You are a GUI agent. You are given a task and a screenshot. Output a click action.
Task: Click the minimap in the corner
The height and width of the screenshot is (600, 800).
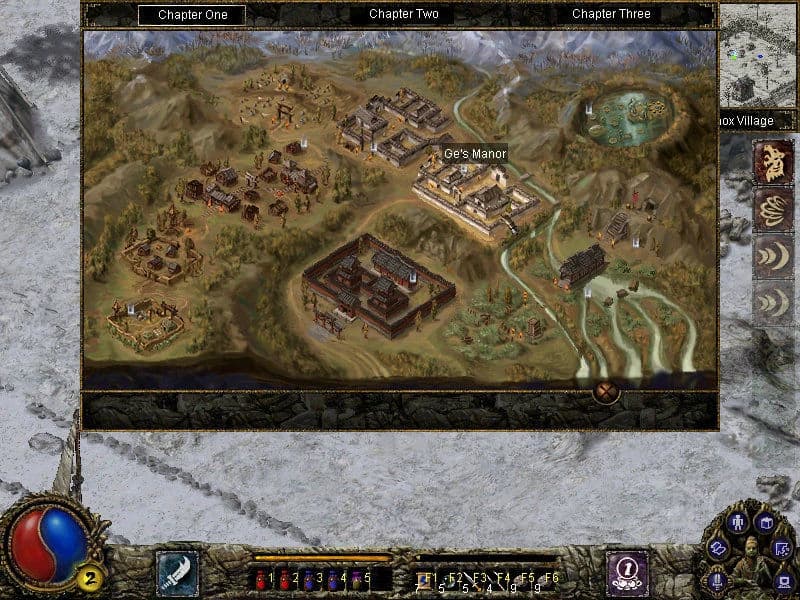(758, 55)
